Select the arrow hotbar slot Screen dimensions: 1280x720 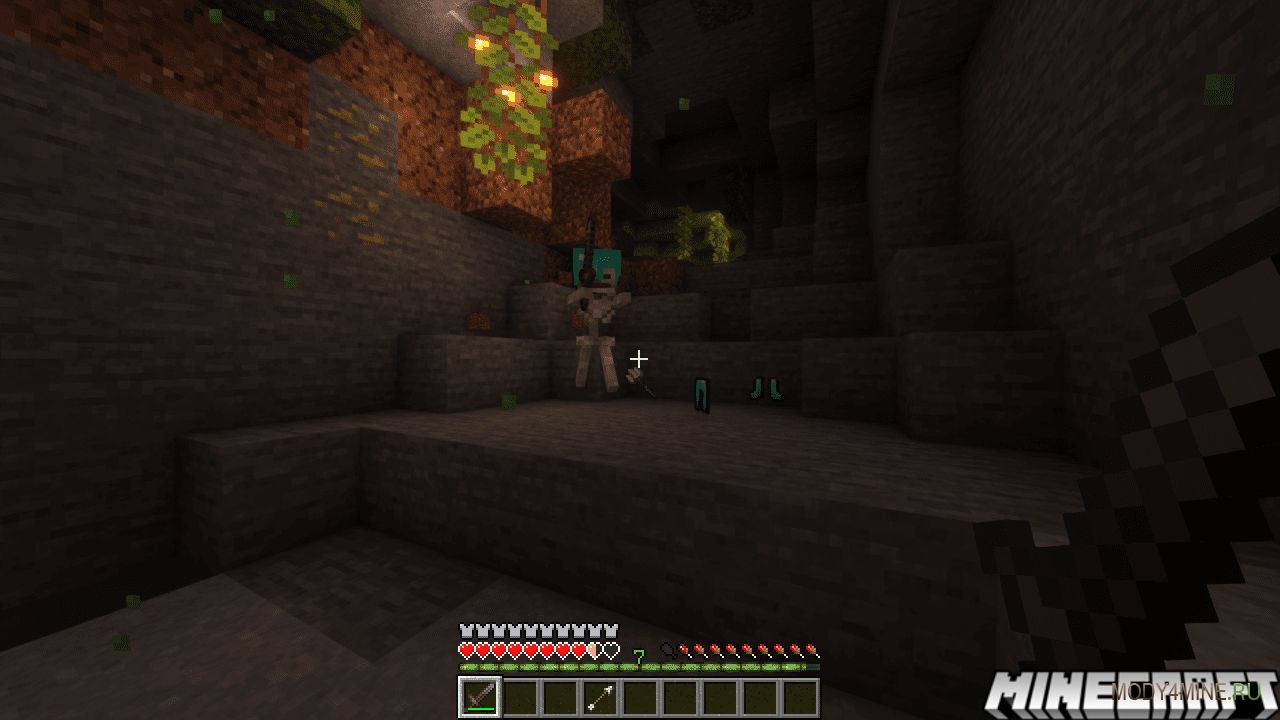click(x=599, y=697)
